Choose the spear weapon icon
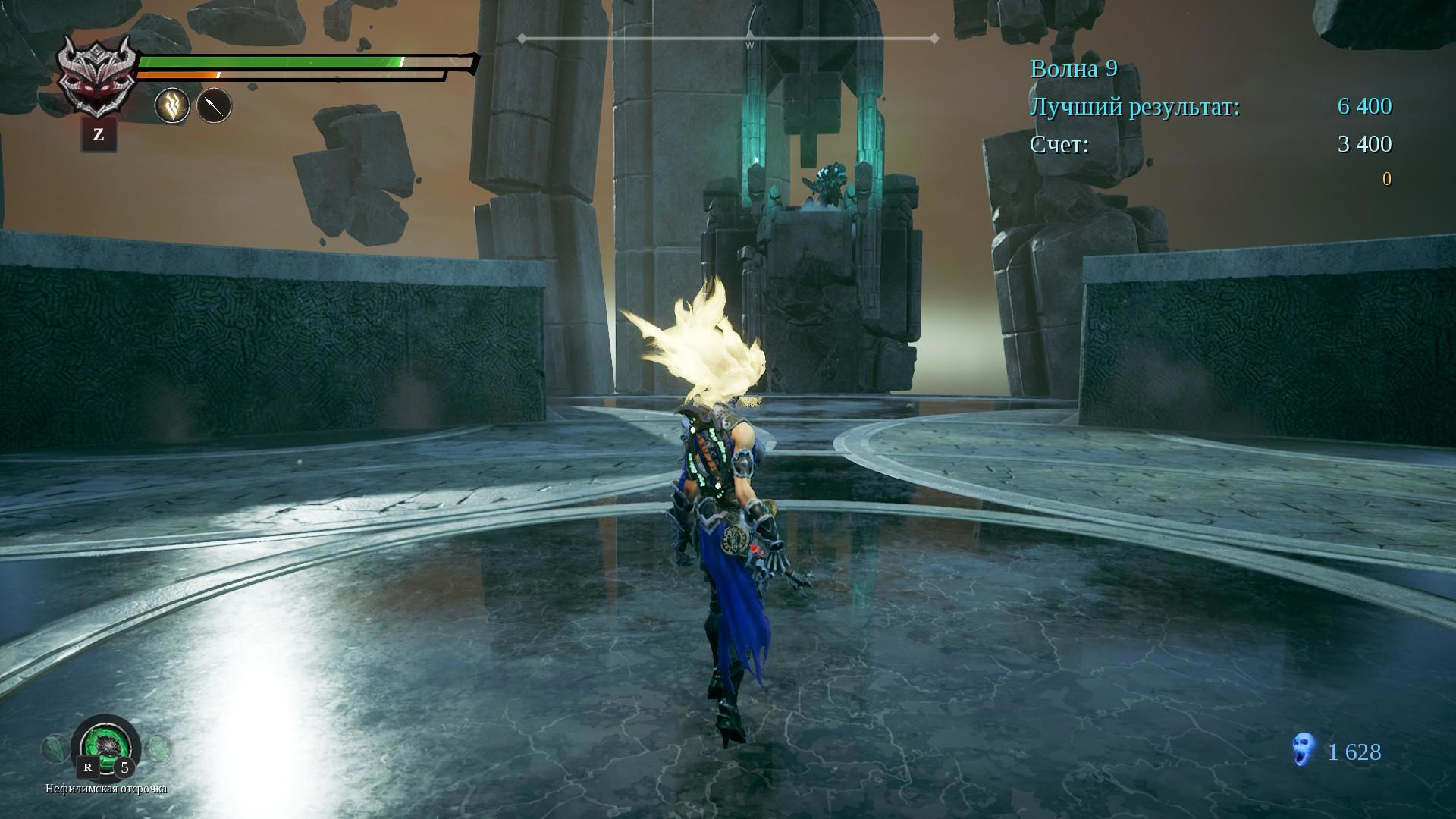1456x819 pixels. (214, 106)
